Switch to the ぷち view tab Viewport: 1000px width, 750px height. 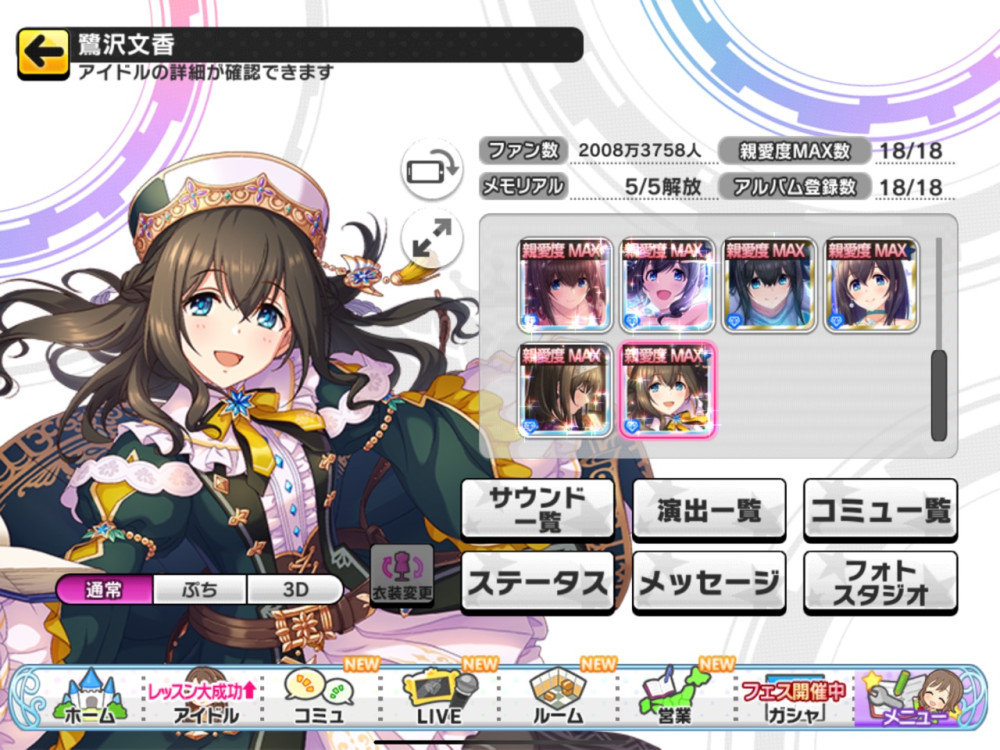200,589
